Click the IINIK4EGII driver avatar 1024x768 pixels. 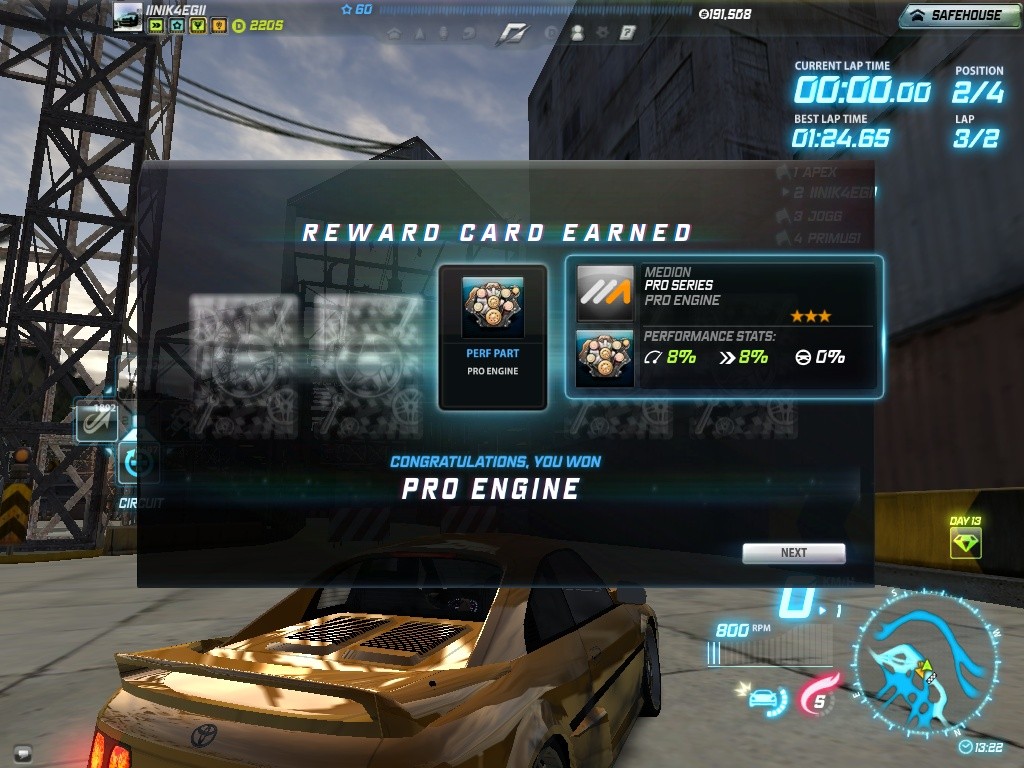pyautogui.click(x=128, y=16)
